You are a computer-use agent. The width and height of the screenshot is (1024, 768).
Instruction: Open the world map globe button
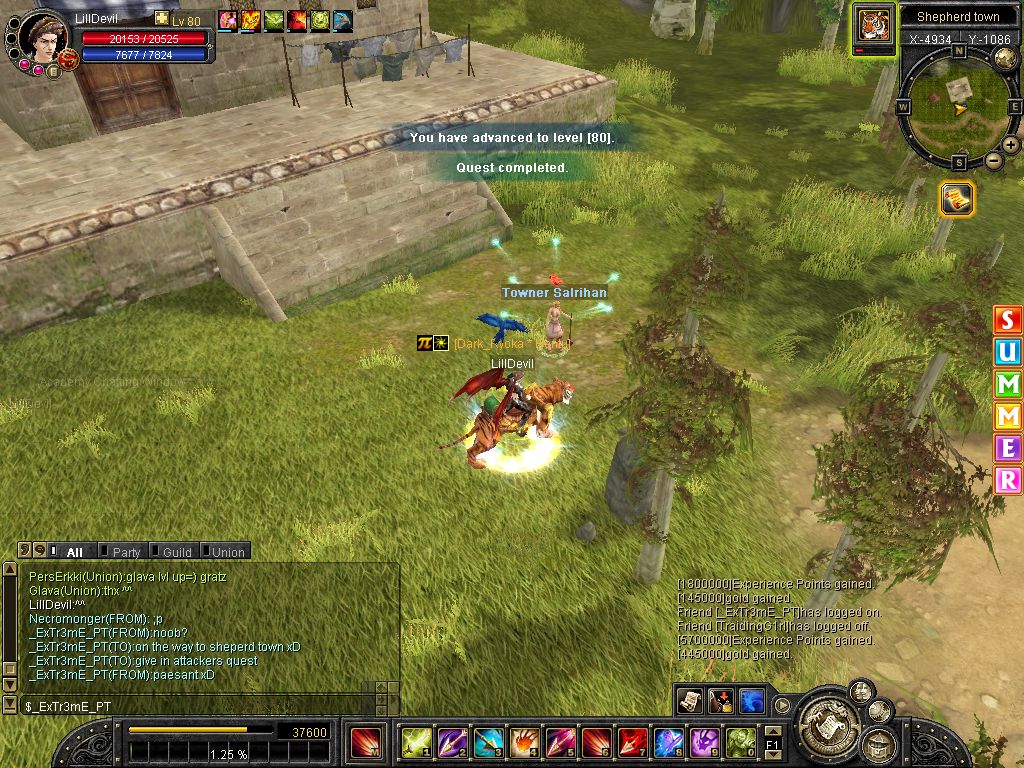click(1005, 59)
